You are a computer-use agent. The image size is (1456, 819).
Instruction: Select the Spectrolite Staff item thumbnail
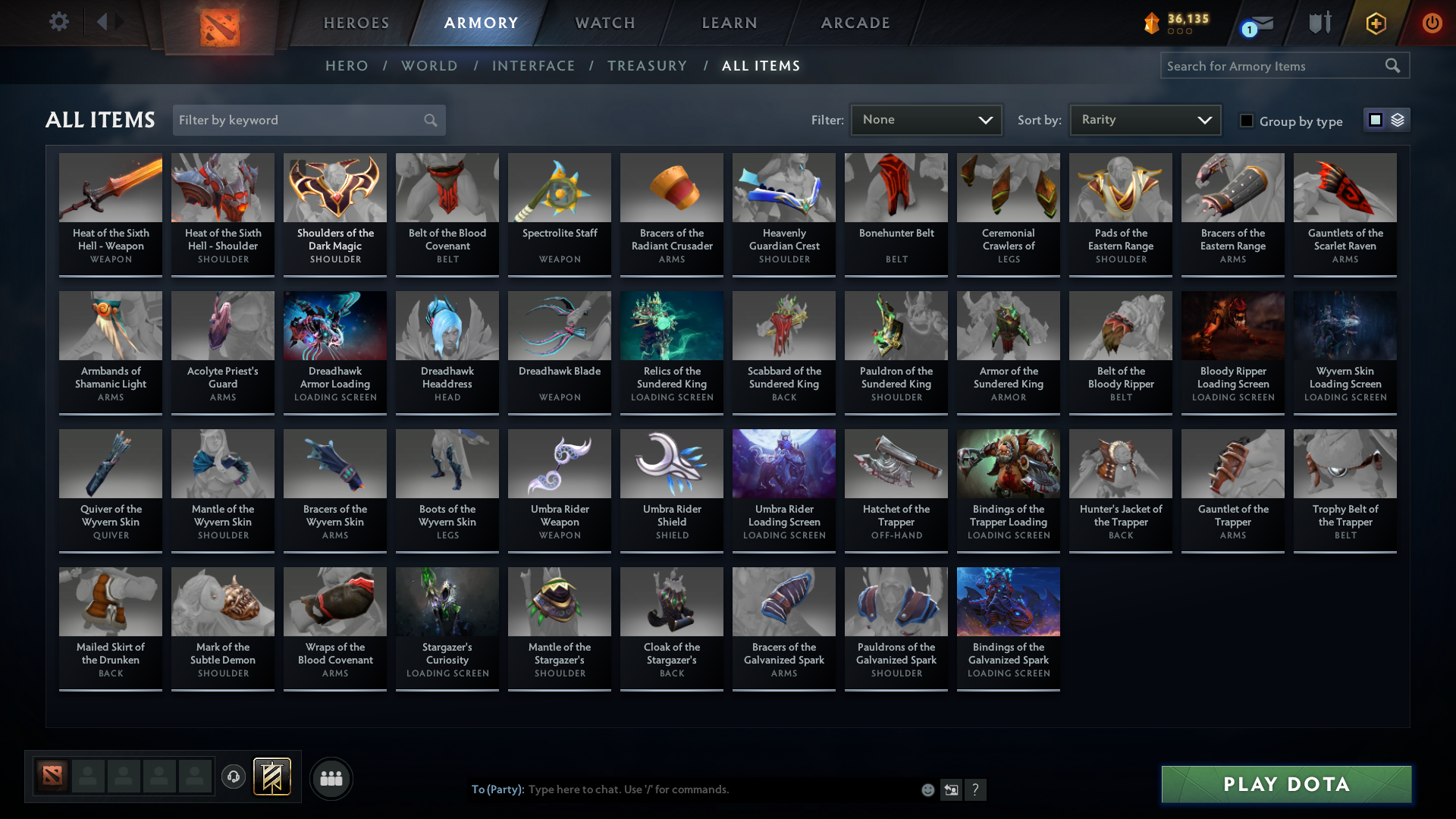(x=559, y=187)
